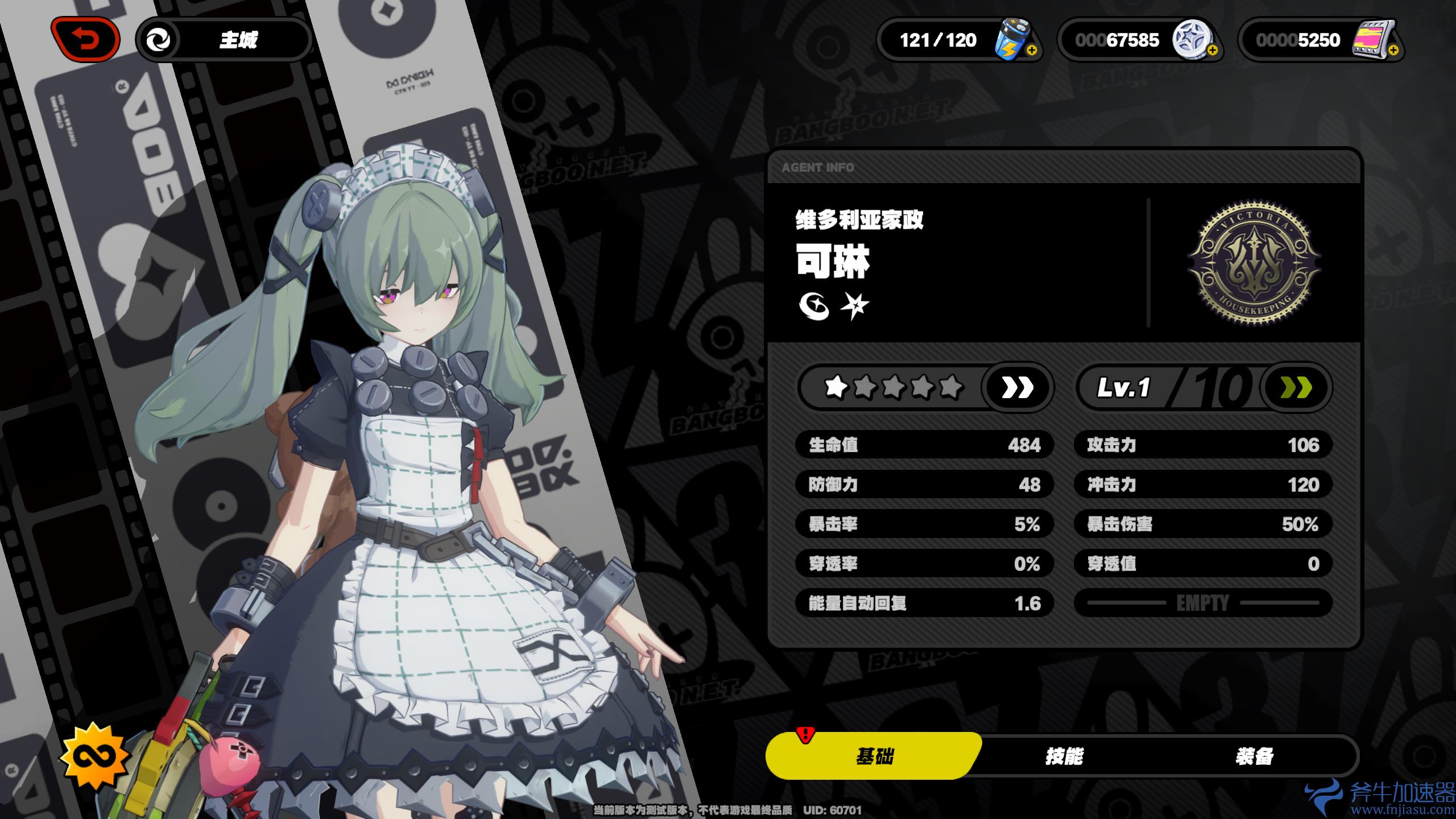Open level-up green double-arrow button
Screen dimensions: 1456x819
[x=1296, y=388]
